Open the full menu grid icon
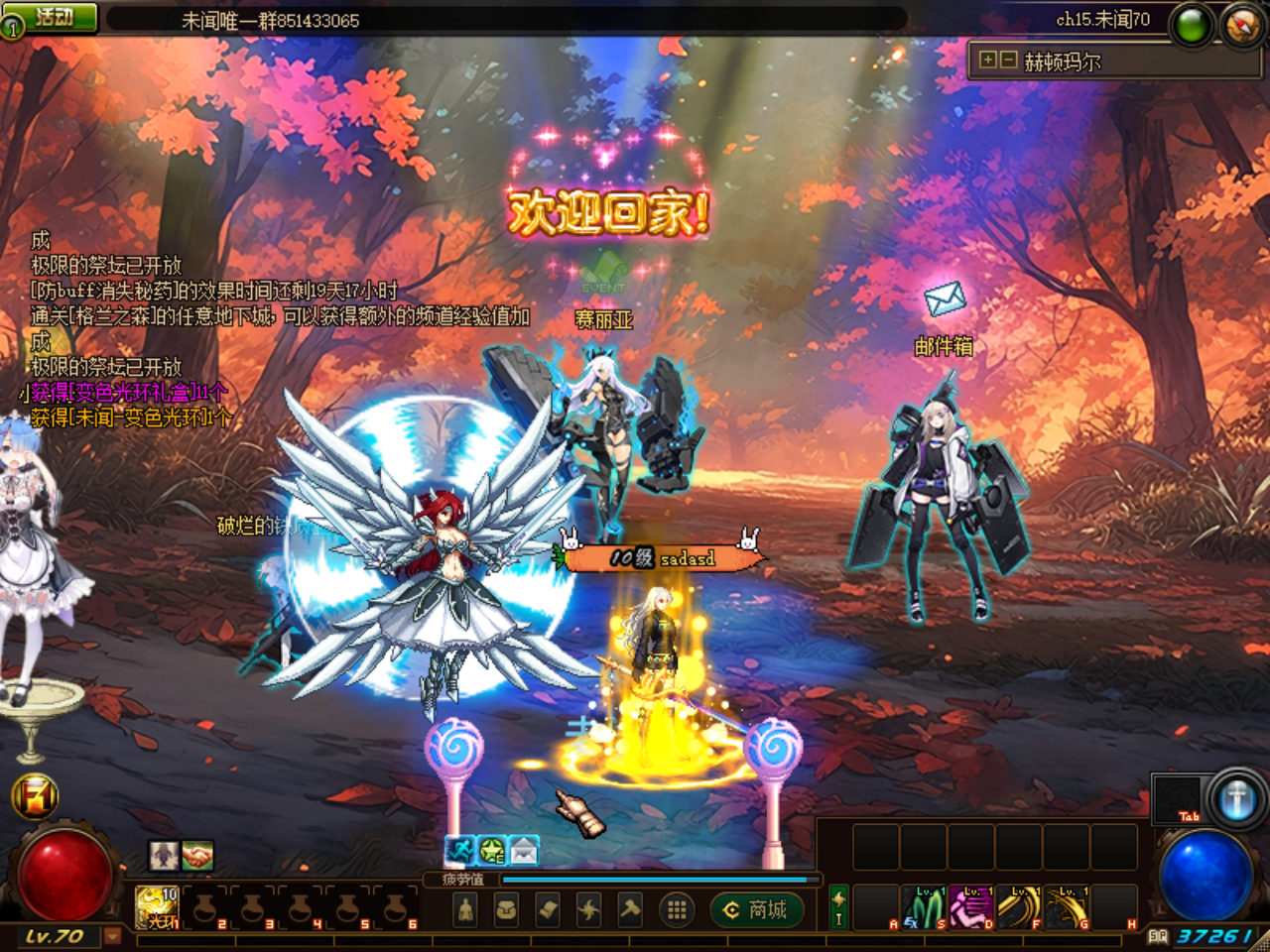 tap(677, 908)
